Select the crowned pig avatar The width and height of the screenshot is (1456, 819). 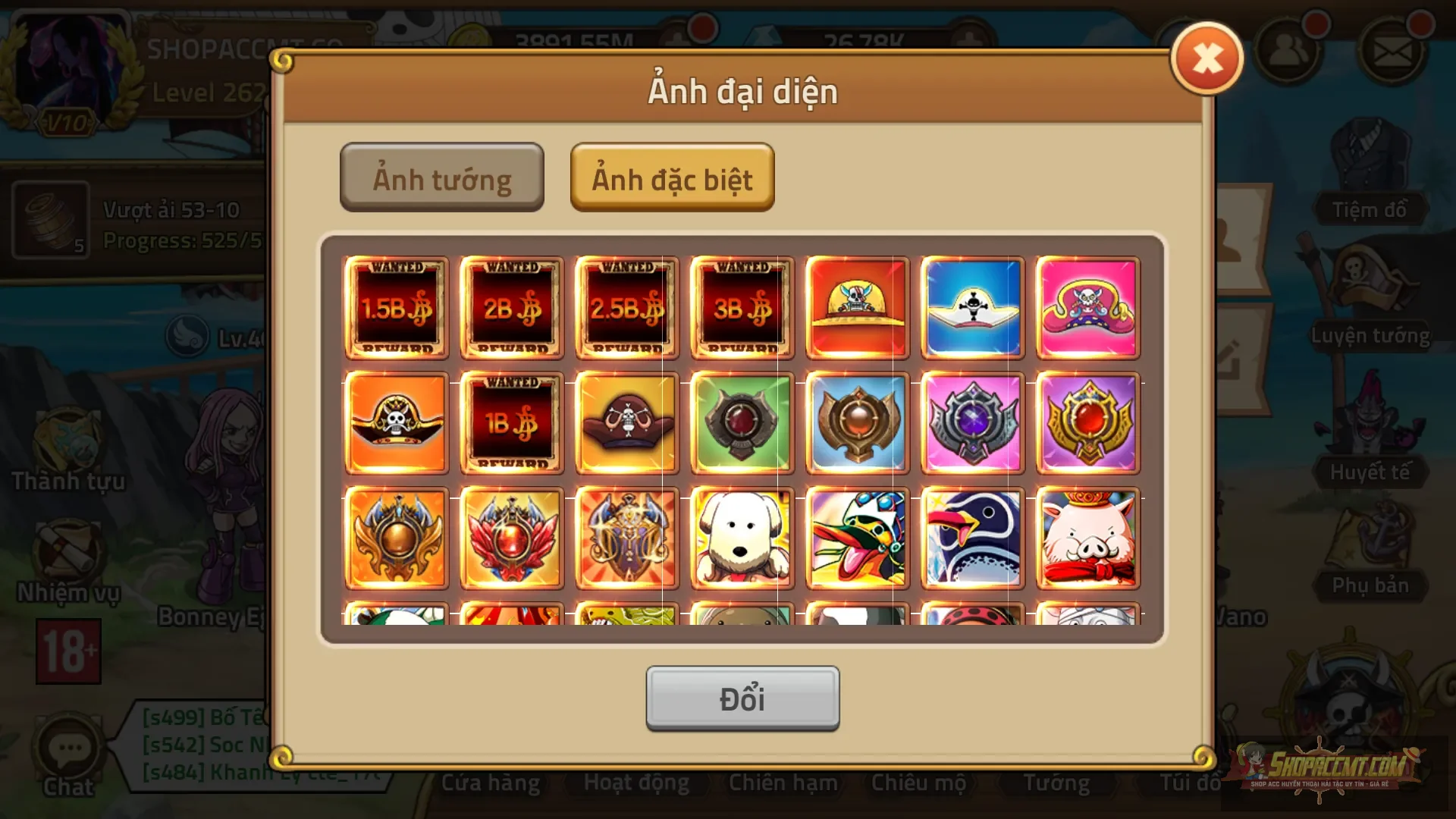click(x=1087, y=537)
